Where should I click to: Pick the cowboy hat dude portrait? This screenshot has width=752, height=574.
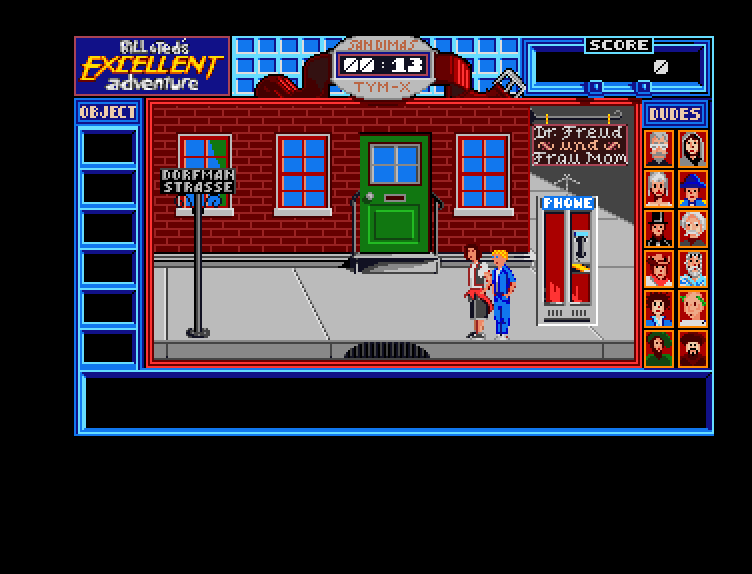tap(658, 268)
